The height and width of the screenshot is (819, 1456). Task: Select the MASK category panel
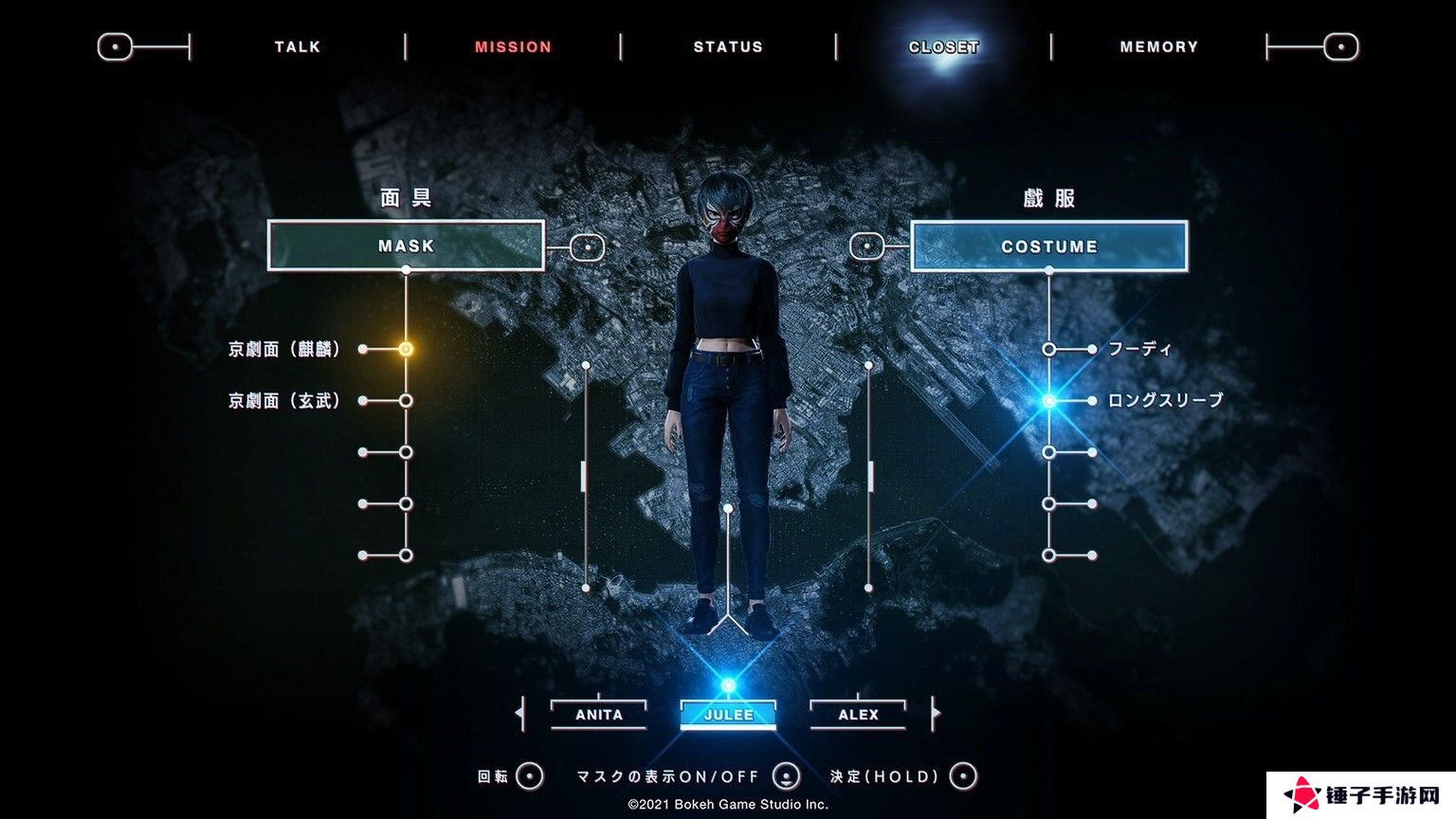click(406, 246)
